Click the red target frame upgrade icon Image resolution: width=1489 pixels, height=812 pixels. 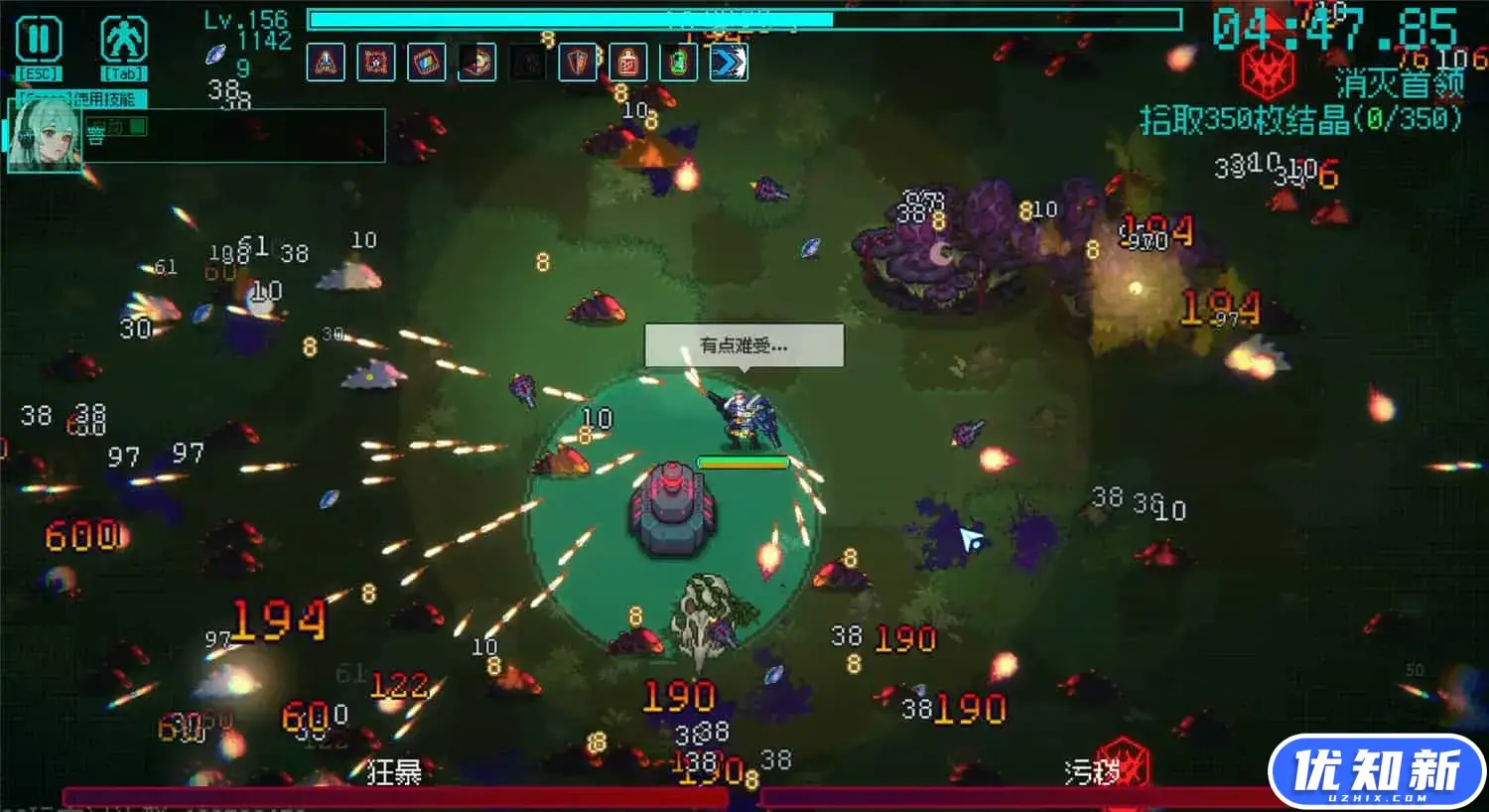[376, 63]
